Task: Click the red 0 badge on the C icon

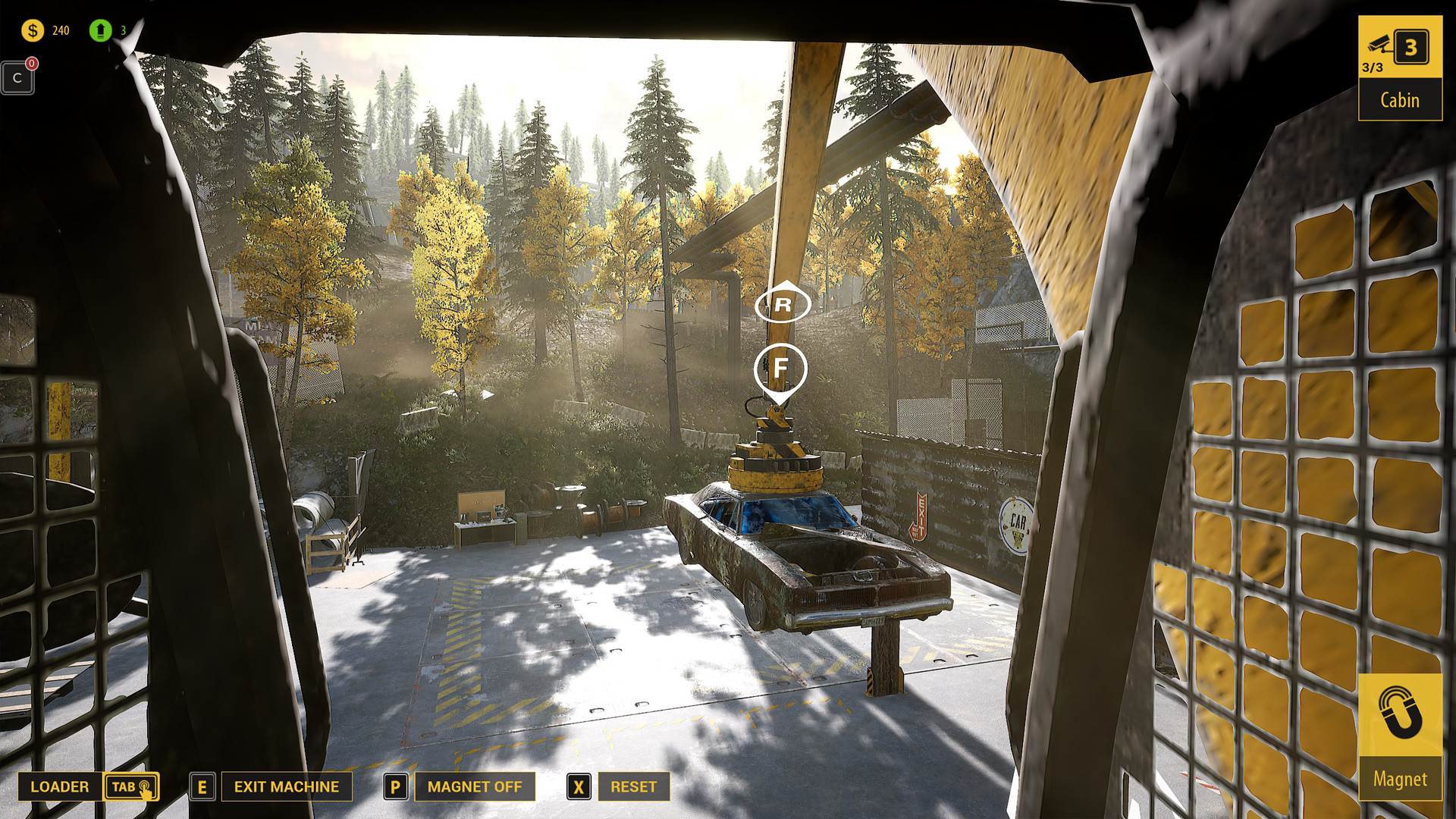Action: [x=31, y=64]
